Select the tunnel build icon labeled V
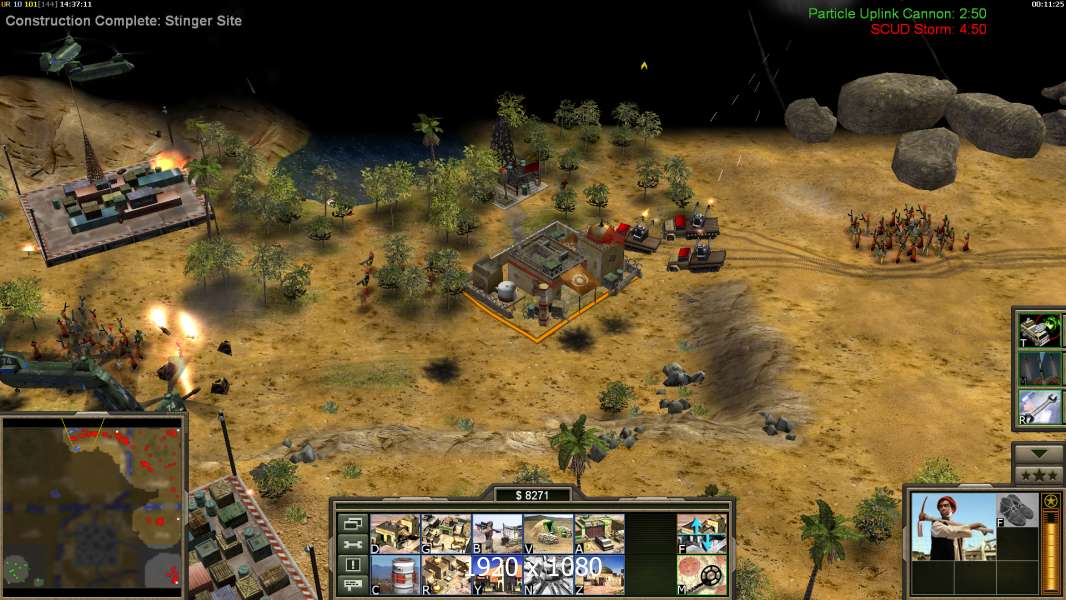 (548, 534)
